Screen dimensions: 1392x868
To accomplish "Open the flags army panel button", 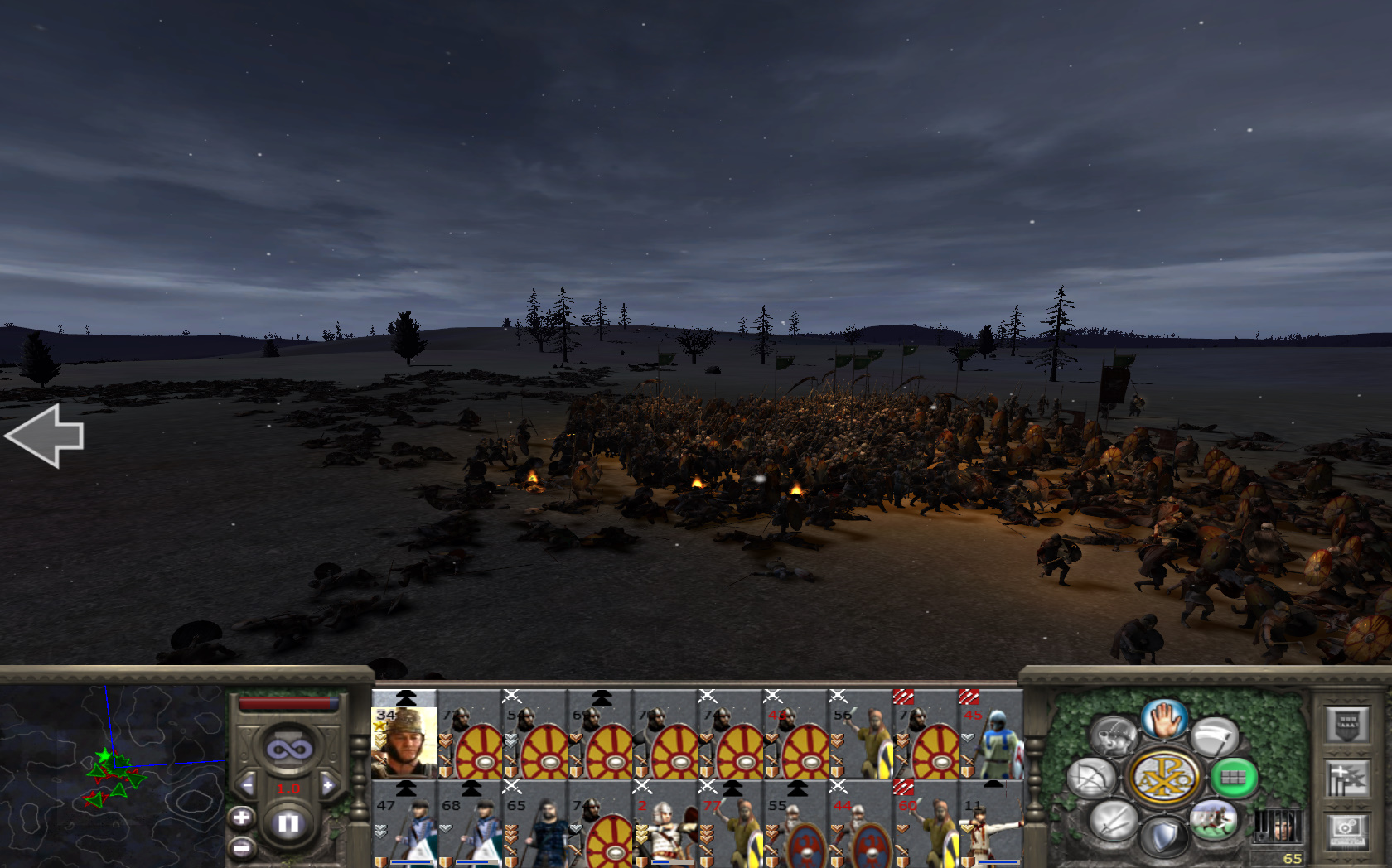I will tap(1346, 779).
